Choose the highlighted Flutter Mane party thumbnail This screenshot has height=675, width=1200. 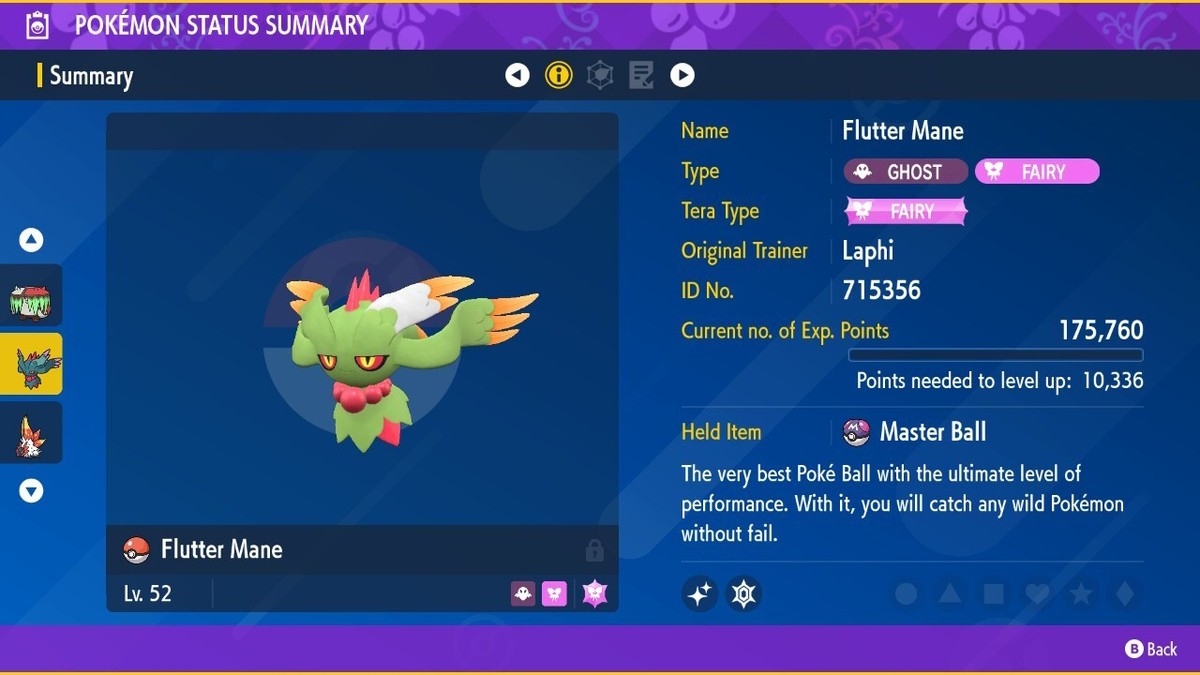(x=31, y=364)
